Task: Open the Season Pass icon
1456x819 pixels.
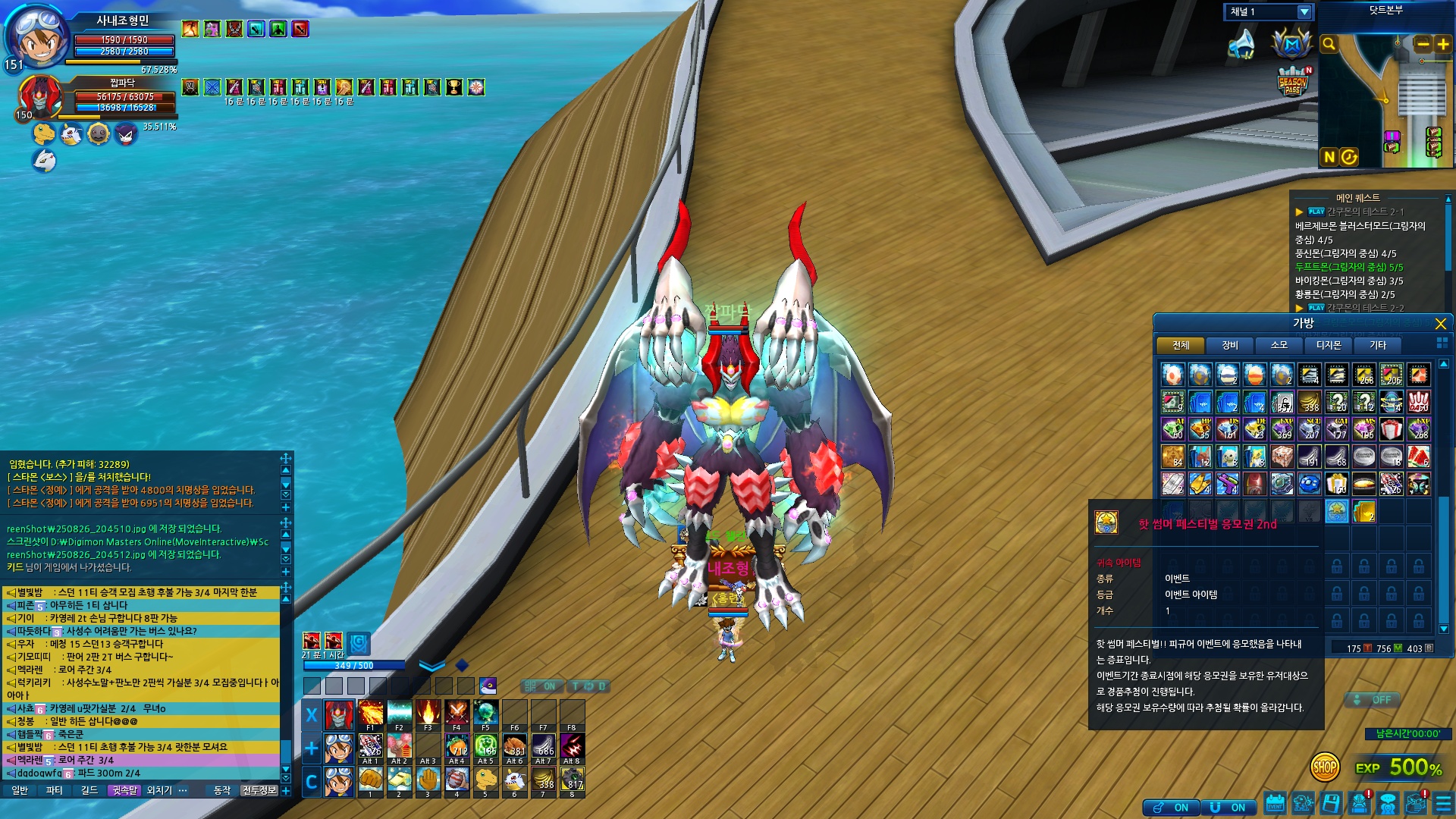Action: (1292, 82)
